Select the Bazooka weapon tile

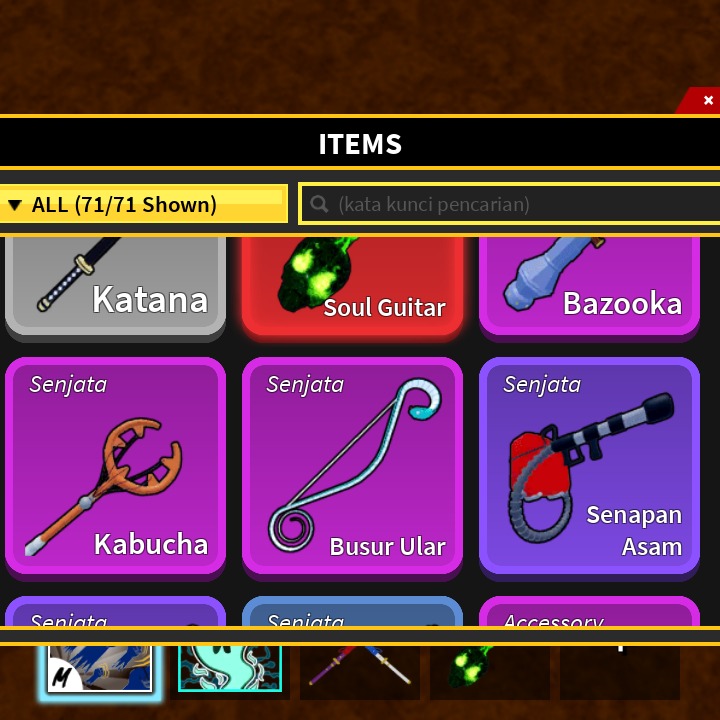click(x=589, y=285)
